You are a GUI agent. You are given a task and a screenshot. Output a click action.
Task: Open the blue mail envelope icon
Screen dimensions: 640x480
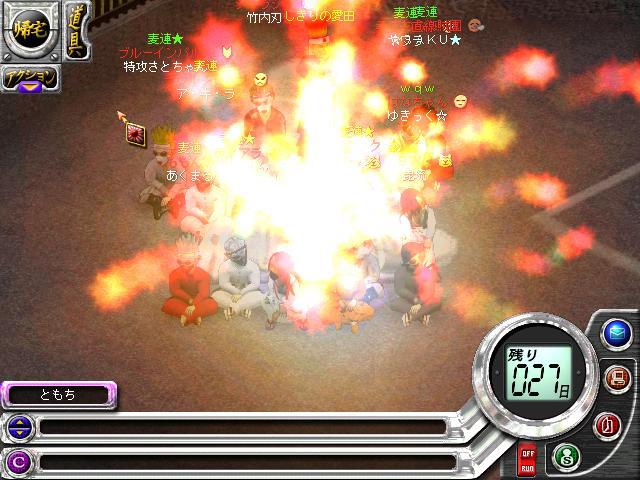(616, 333)
